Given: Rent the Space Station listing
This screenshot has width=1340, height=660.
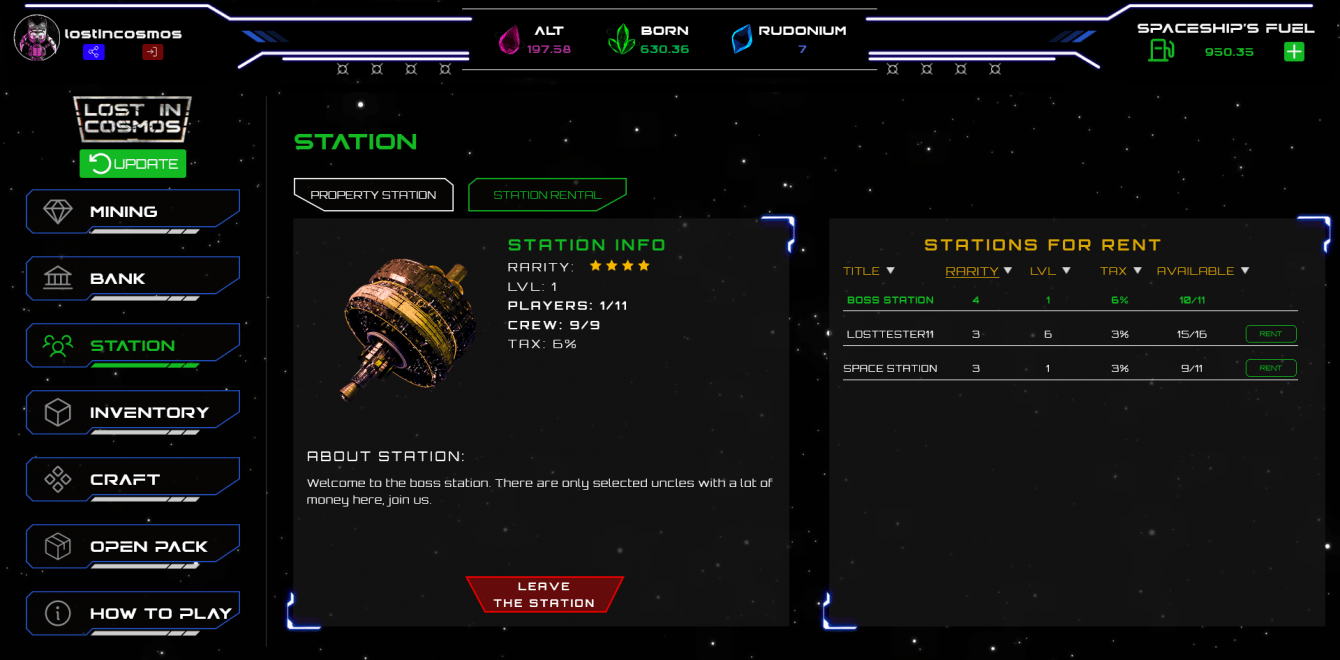Looking at the screenshot, I should [1270, 368].
